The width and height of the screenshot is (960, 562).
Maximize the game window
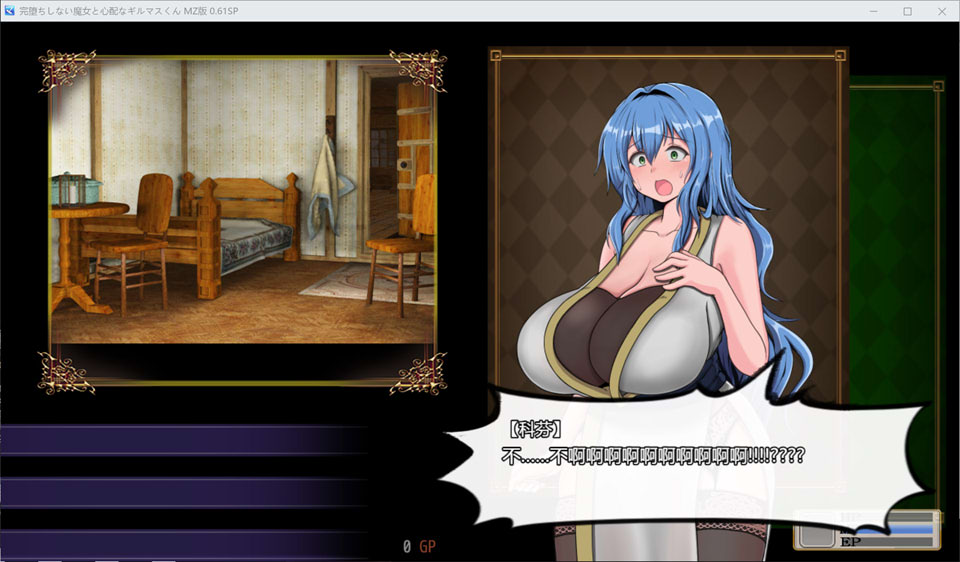907,11
